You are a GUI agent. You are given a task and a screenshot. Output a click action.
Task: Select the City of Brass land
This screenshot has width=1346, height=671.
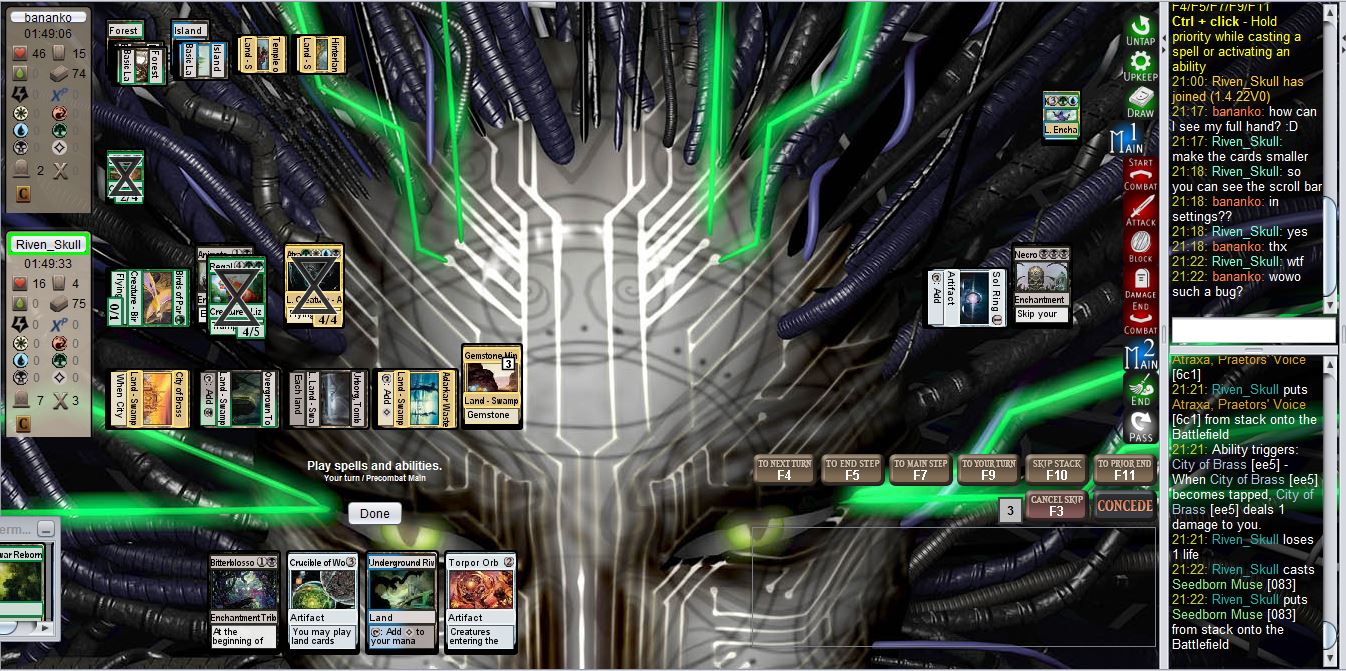(x=149, y=398)
